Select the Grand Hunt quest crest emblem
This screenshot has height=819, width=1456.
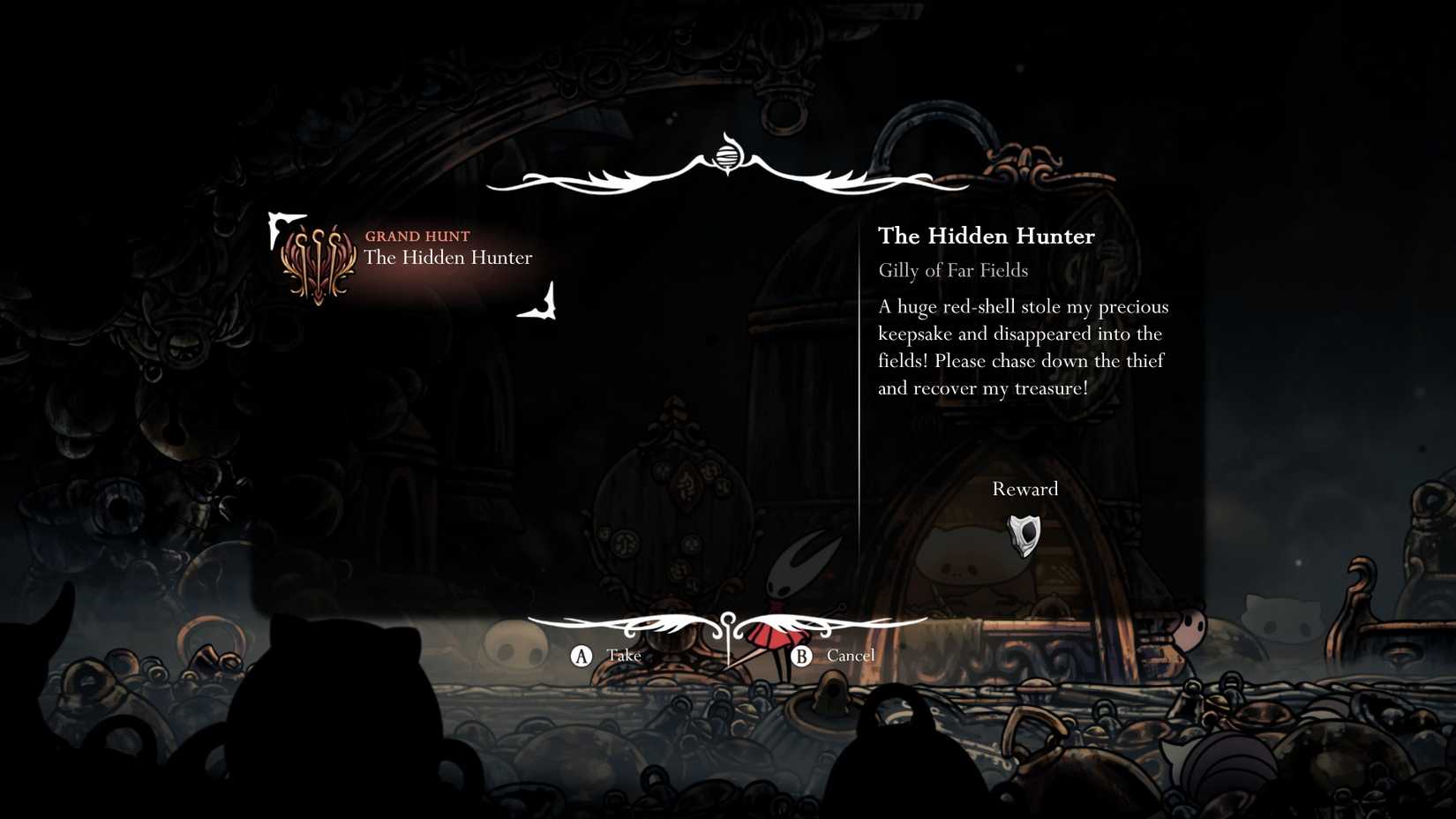(319, 260)
